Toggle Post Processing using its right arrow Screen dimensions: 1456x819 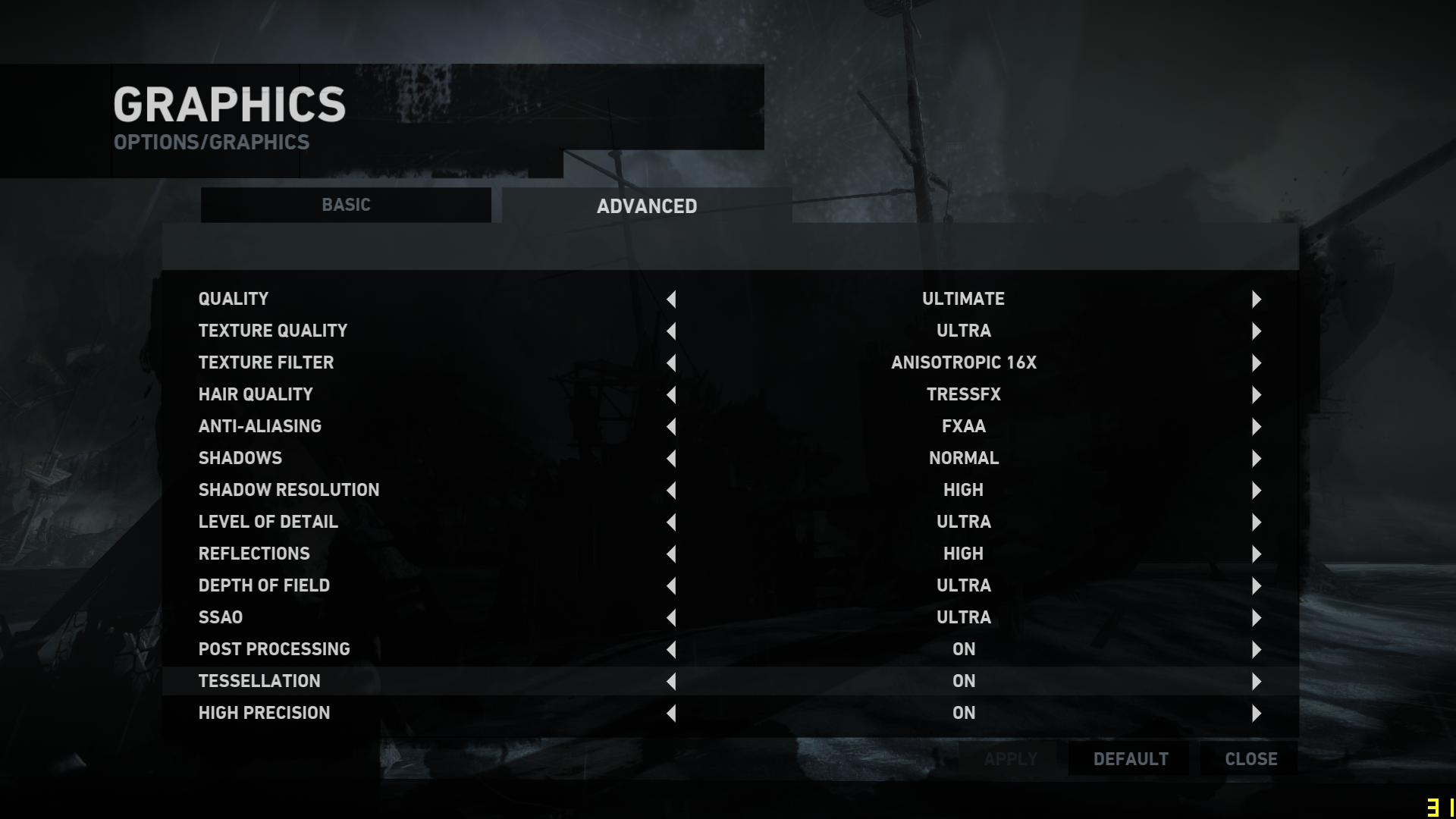(x=1257, y=650)
